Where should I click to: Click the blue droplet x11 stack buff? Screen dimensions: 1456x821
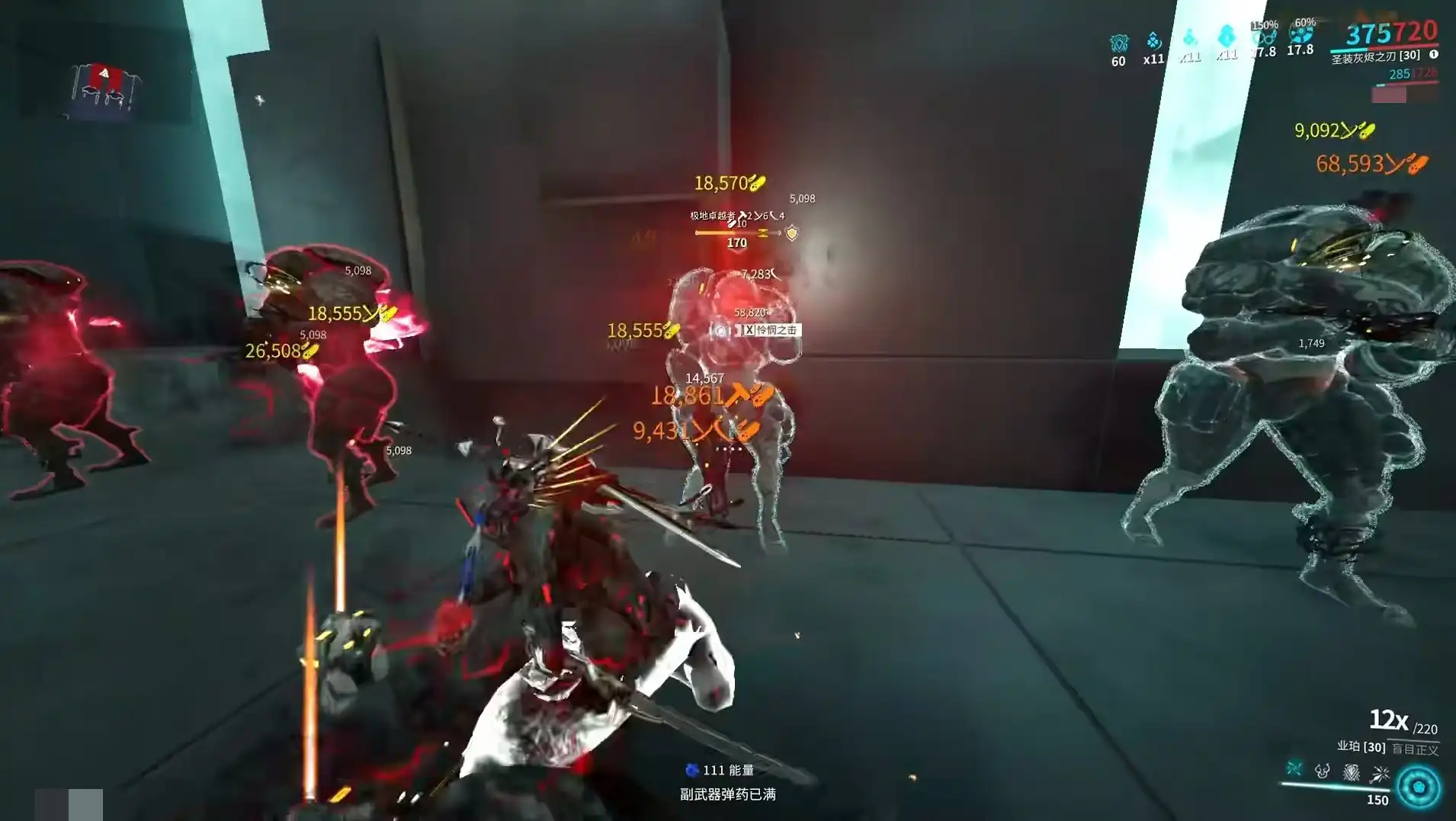click(x=1154, y=40)
